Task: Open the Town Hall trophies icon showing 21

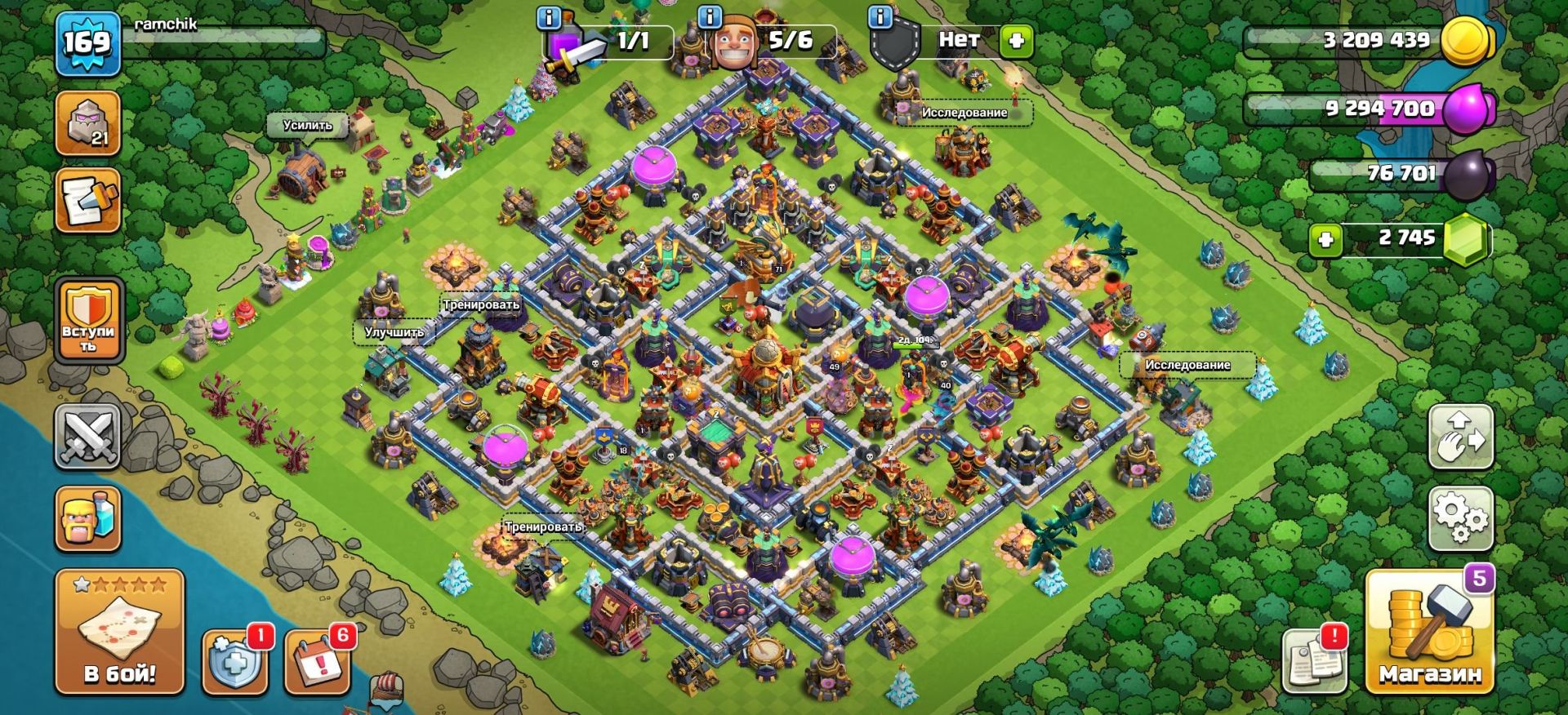Action: (x=88, y=123)
